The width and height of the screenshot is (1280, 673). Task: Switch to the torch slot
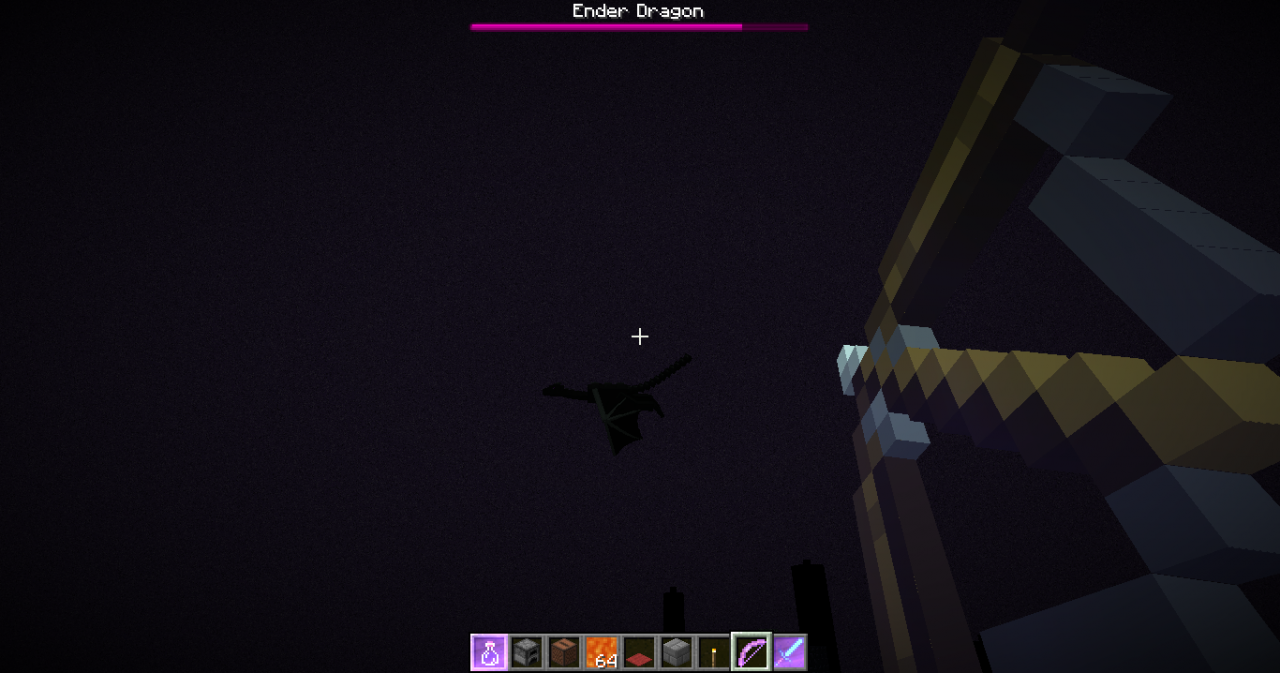pyautogui.click(x=714, y=653)
